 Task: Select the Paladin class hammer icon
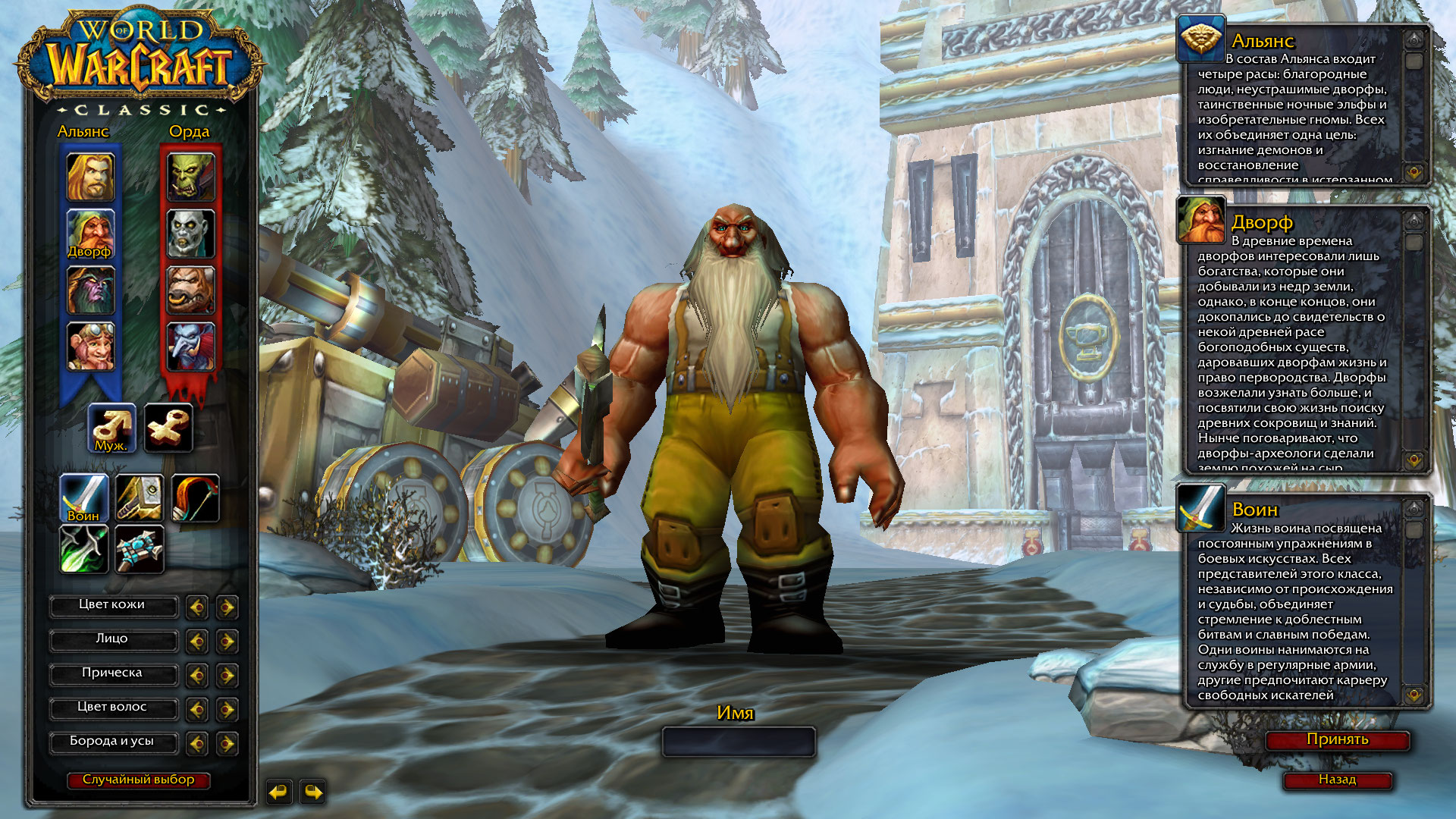click(140, 498)
